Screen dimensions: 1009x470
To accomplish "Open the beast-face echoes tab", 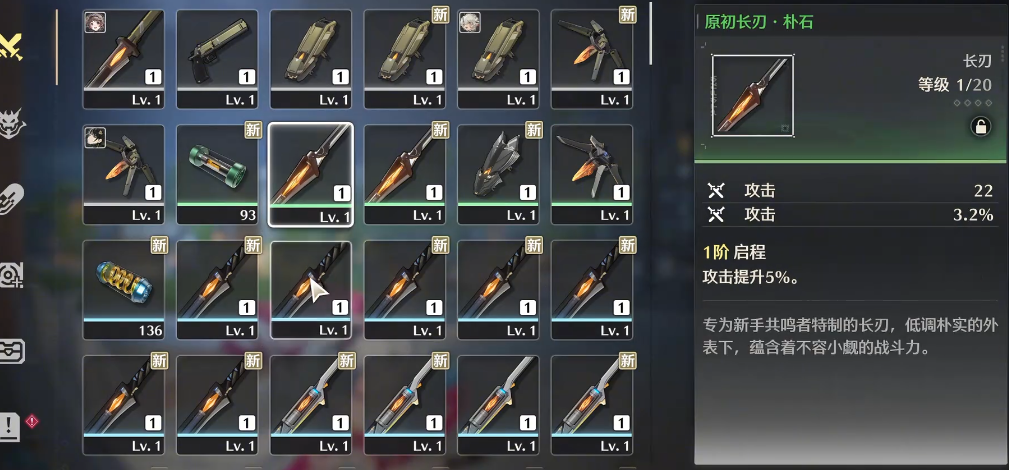I will [13, 123].
